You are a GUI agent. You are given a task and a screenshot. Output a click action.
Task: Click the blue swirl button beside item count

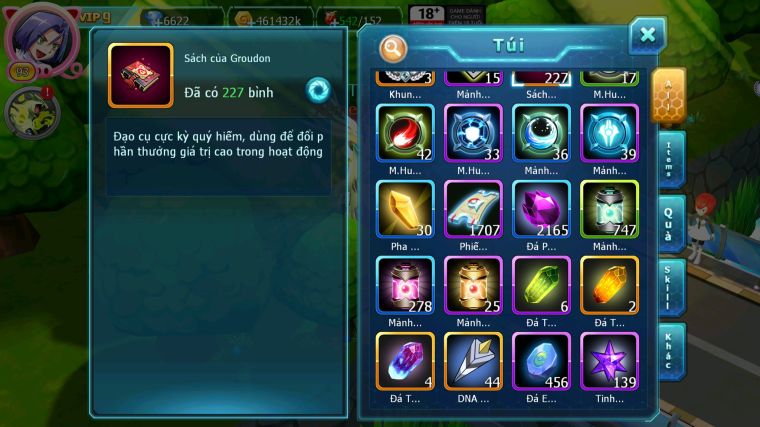(318, 89)
